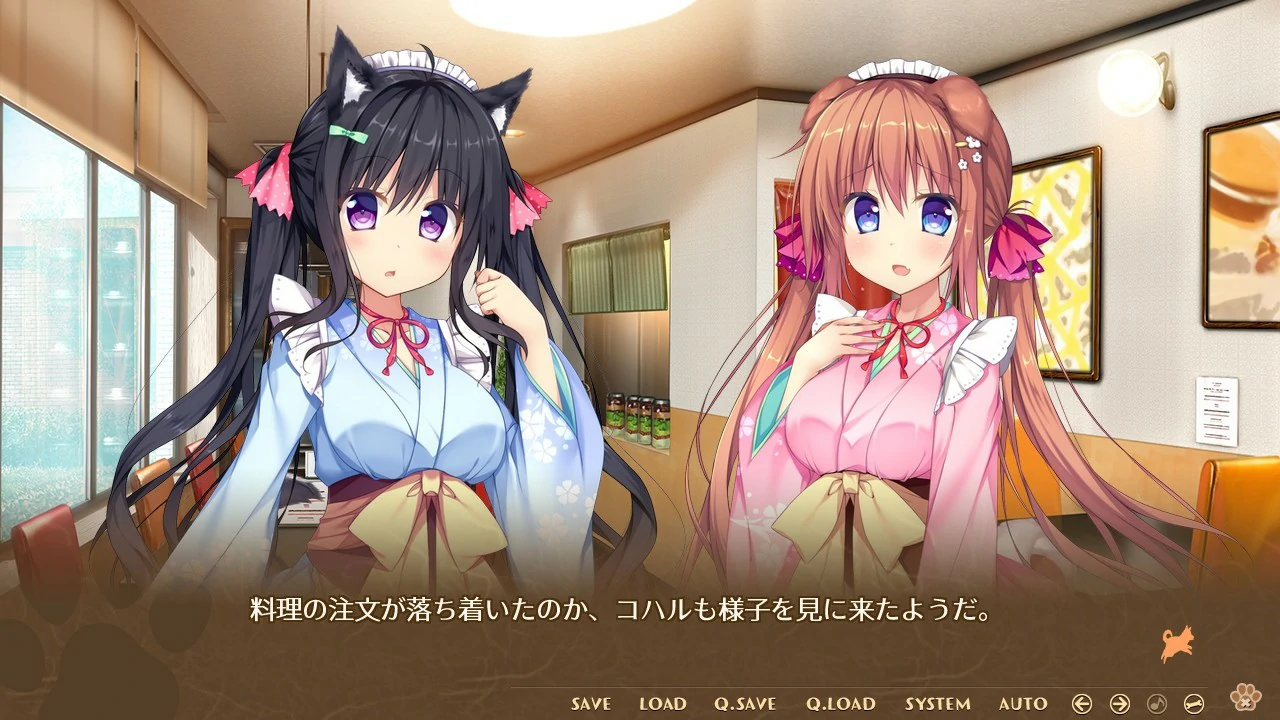Image resolution: width=1280 pixels, height=720 pixels.
Task: Click the back arrow to review previous text
Action: coord(1082,702)
